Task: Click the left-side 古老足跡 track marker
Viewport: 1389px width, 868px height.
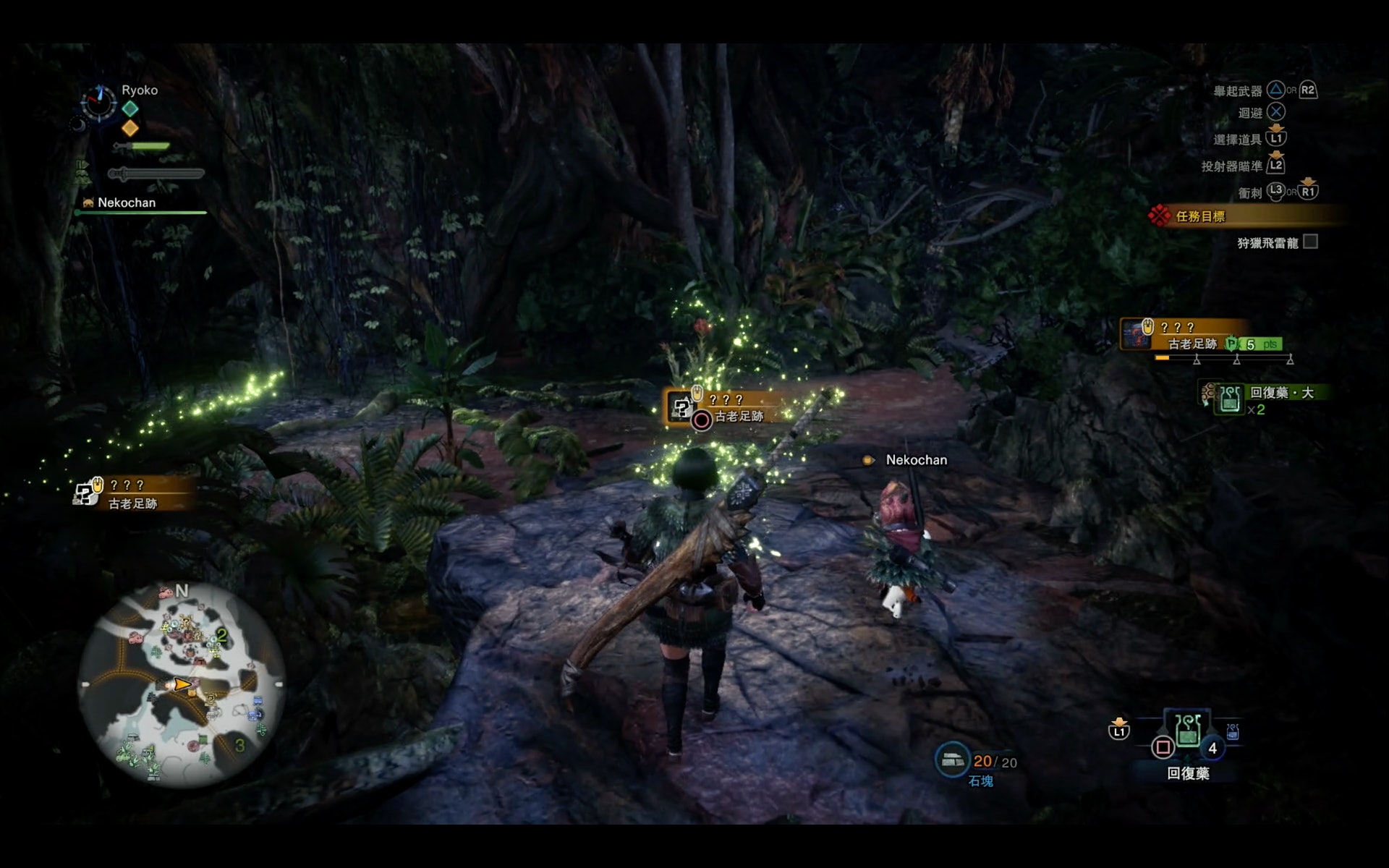Action: point(130,494)
